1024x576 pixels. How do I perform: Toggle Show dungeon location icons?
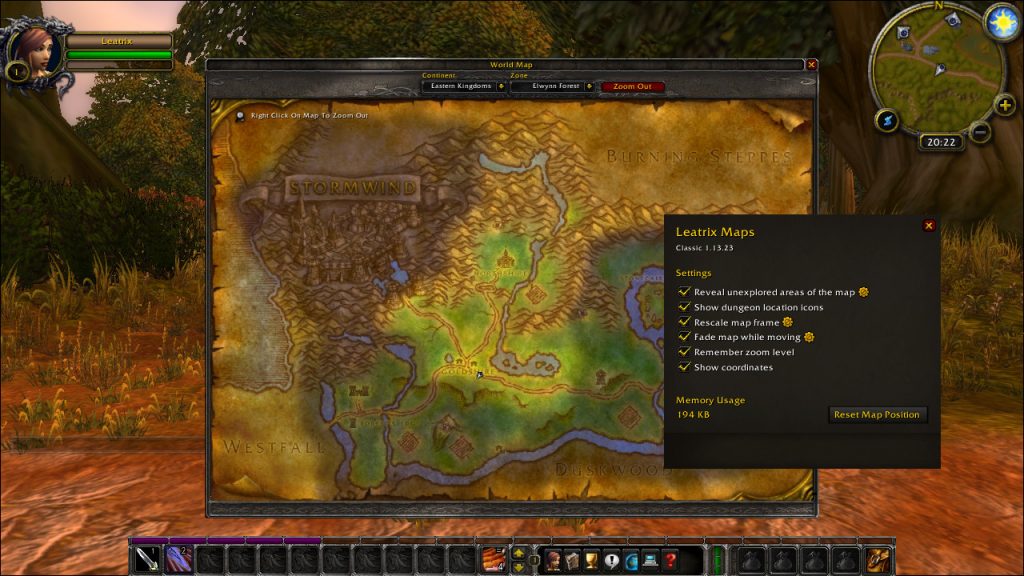pos(685,307)
